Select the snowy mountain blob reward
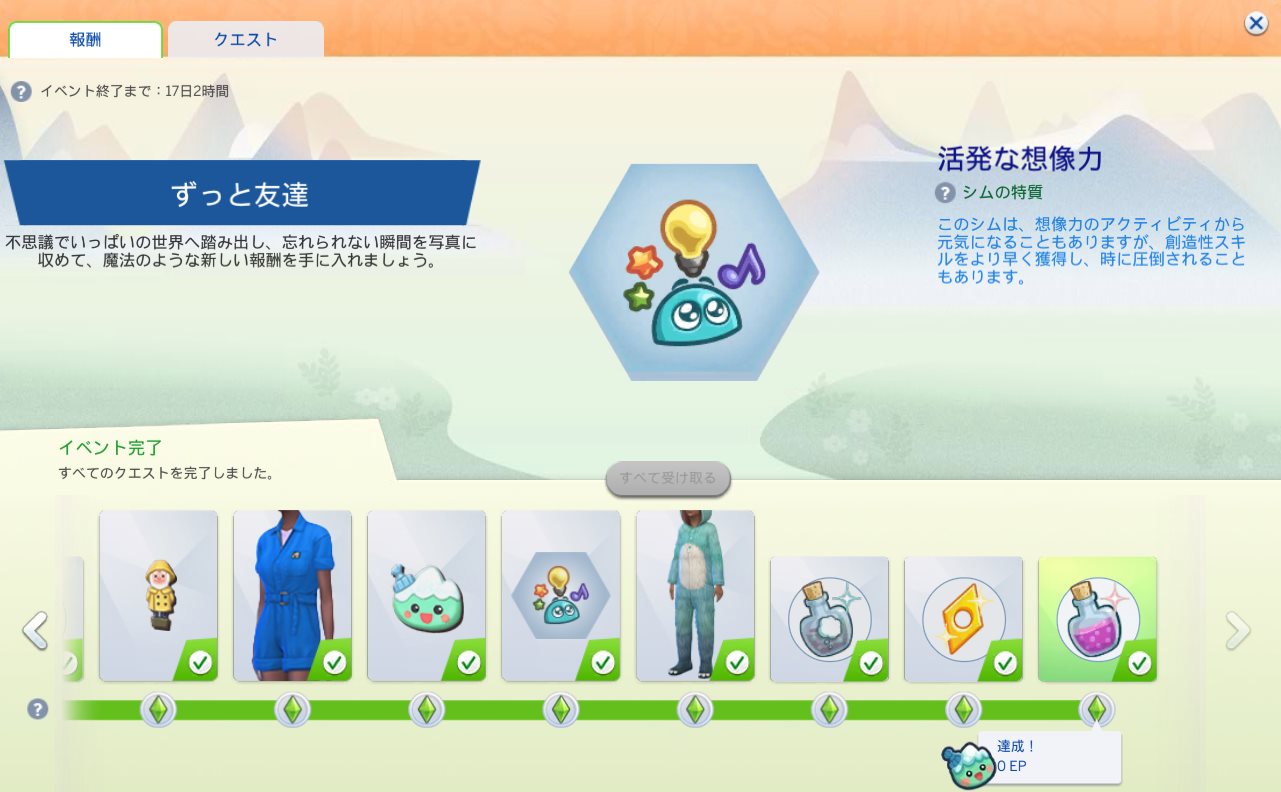1281x792 pixels. pos(426,596)
